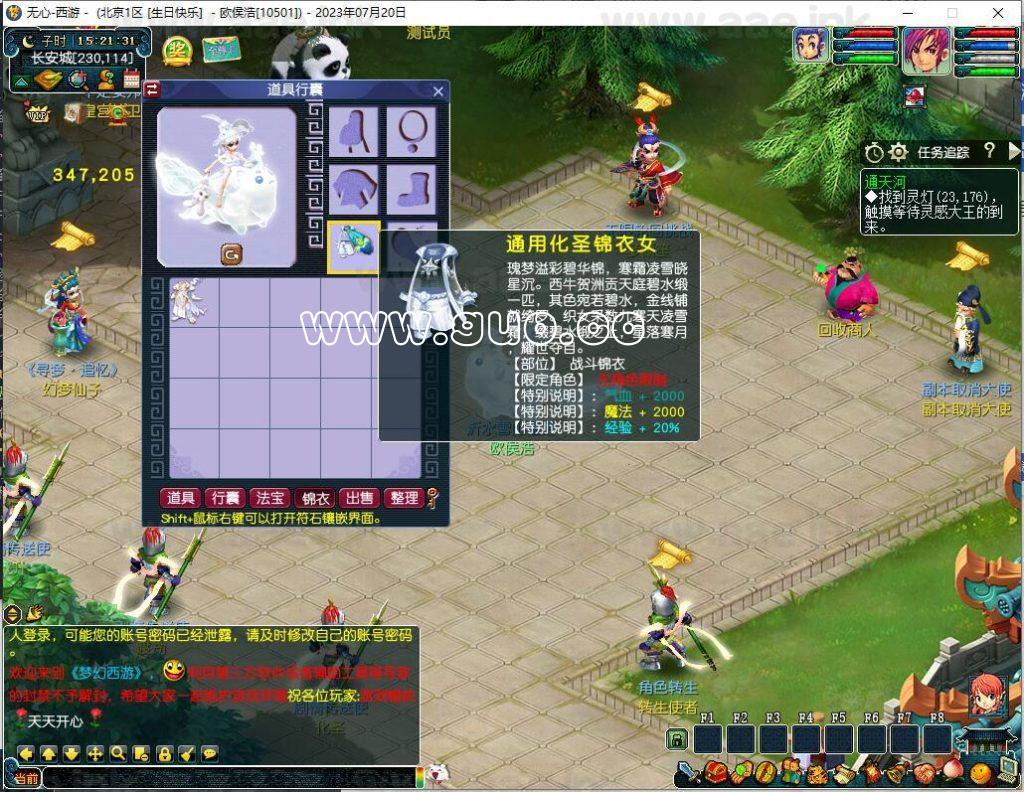Close the 道具行囊 inventory window
Screen dimensions: 1024x792
pyautogui.click(x=438, y=91)
